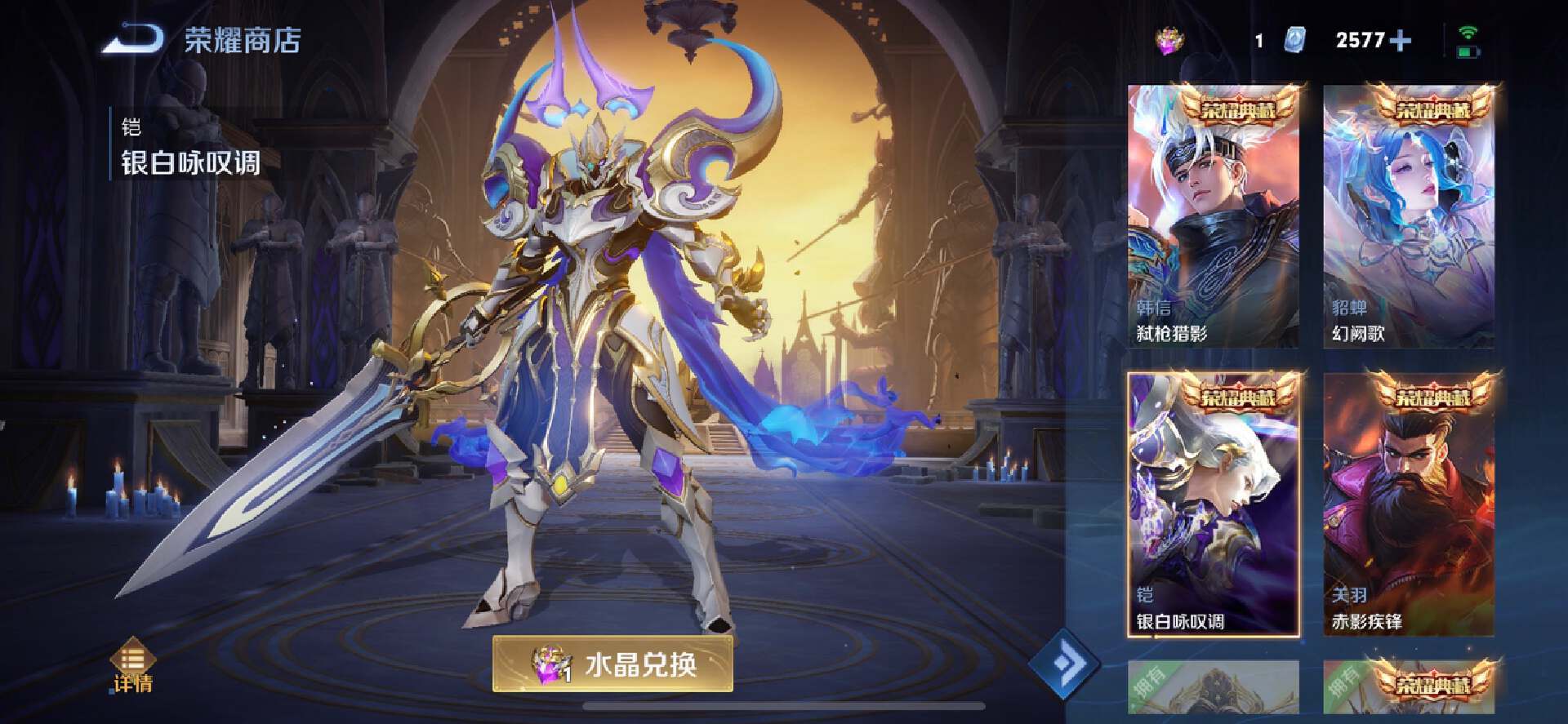Open the 详情 details panel
The height and width of the screenshot is (724, 1568).
tap(132, 666)
